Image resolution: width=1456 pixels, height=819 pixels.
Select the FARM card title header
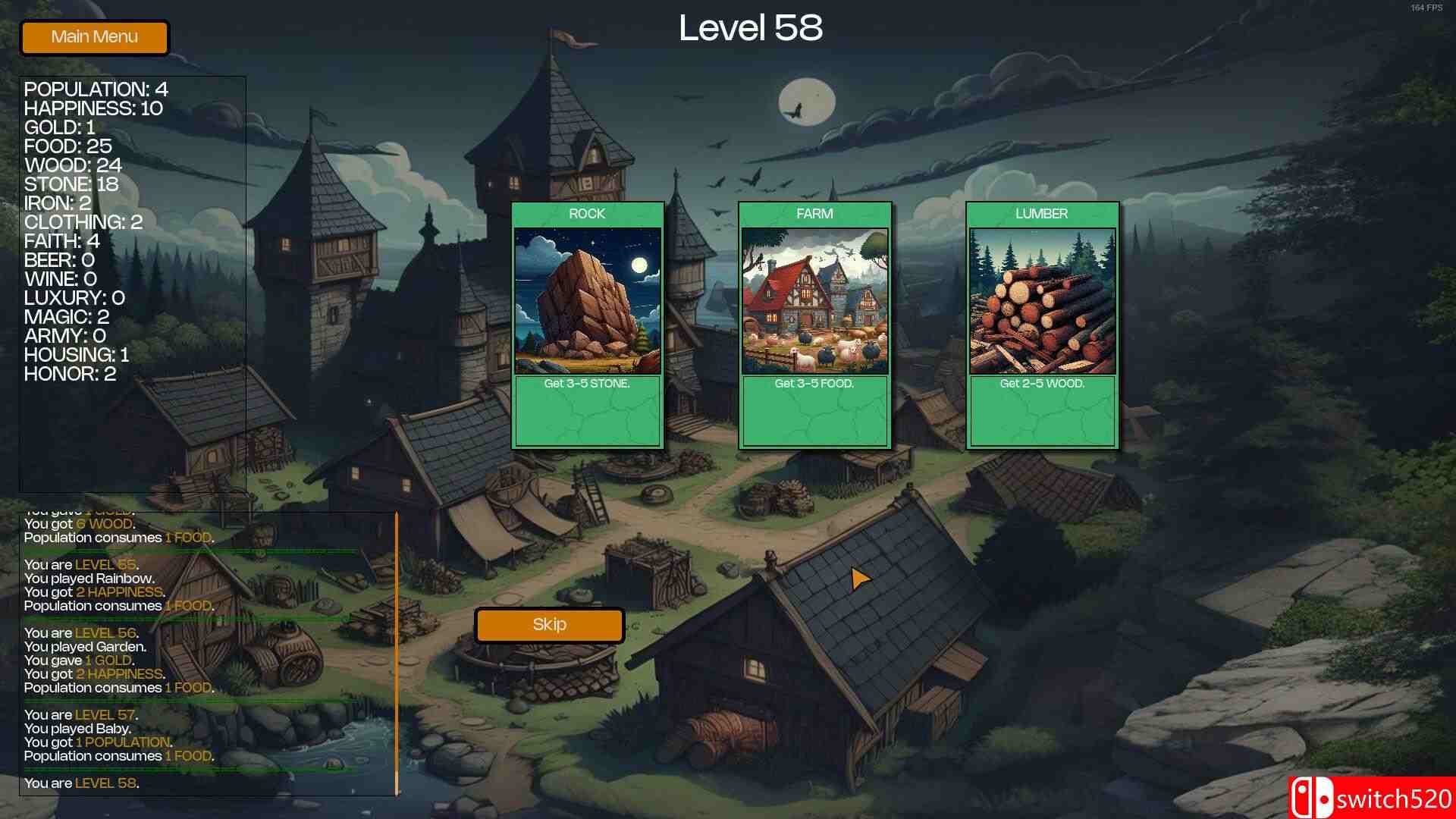coord(815,214)
